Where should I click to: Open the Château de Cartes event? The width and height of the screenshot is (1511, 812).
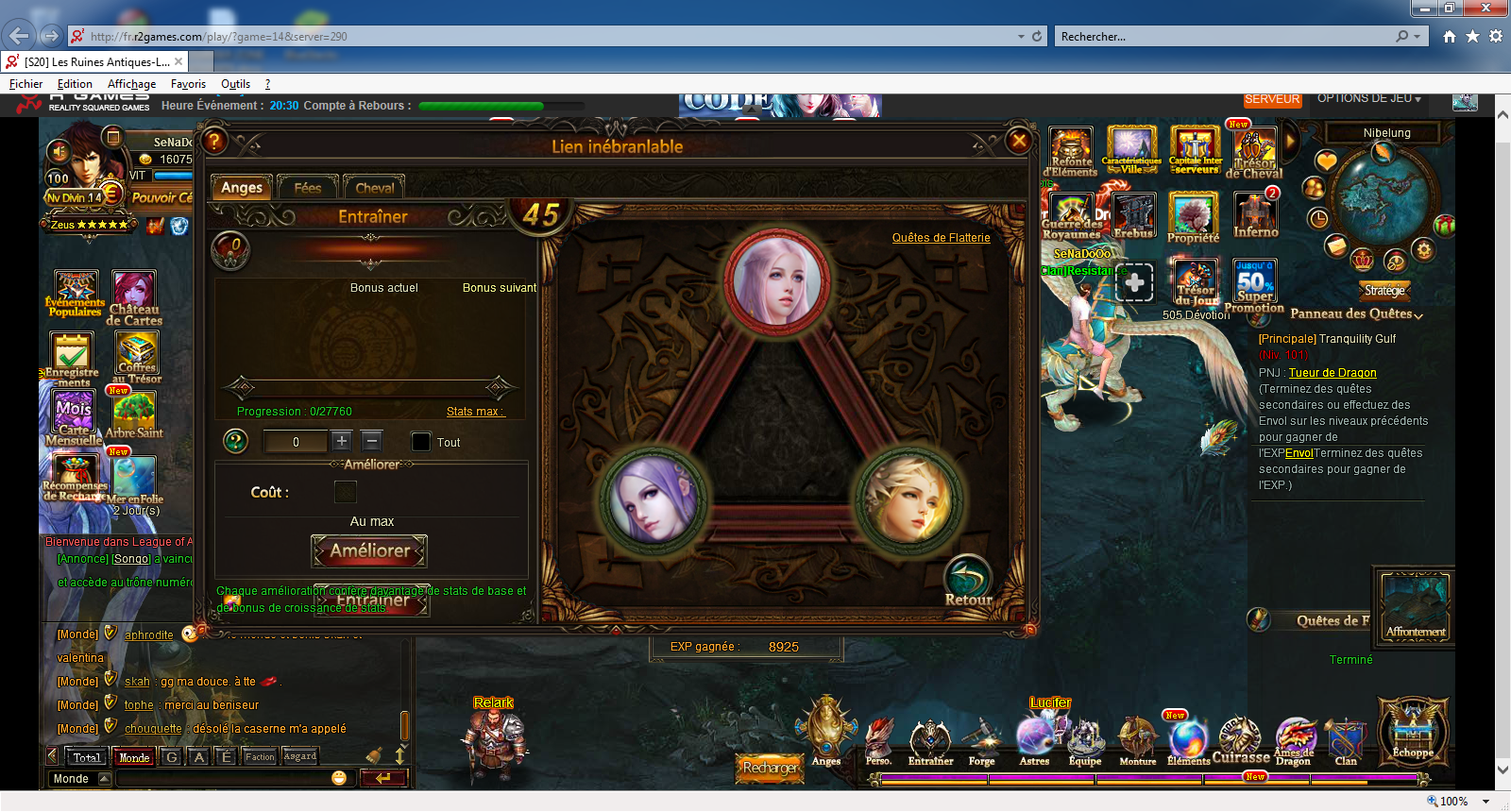point(134,297)
